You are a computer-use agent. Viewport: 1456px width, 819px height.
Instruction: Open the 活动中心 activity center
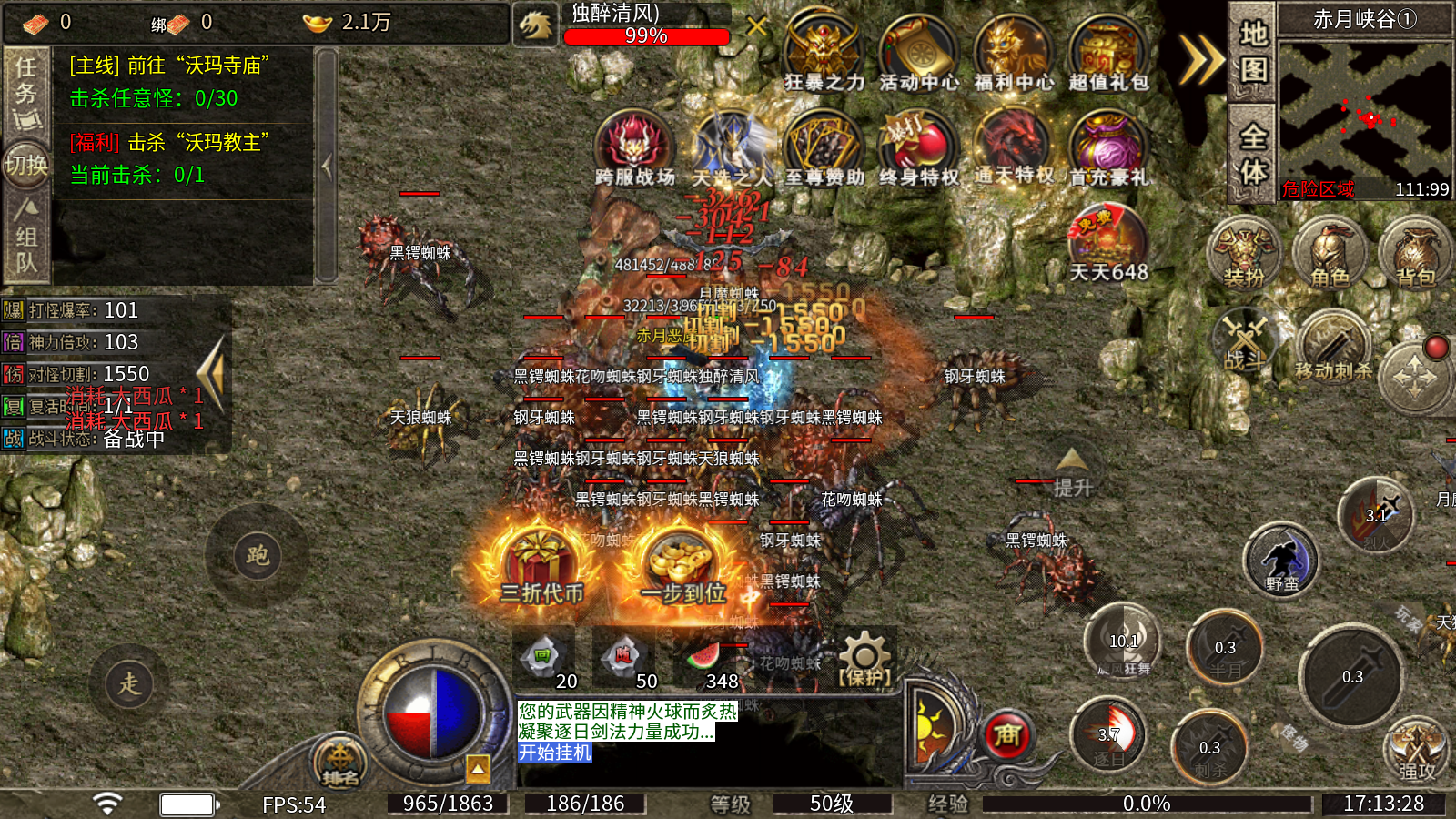(x=919, y=53)
